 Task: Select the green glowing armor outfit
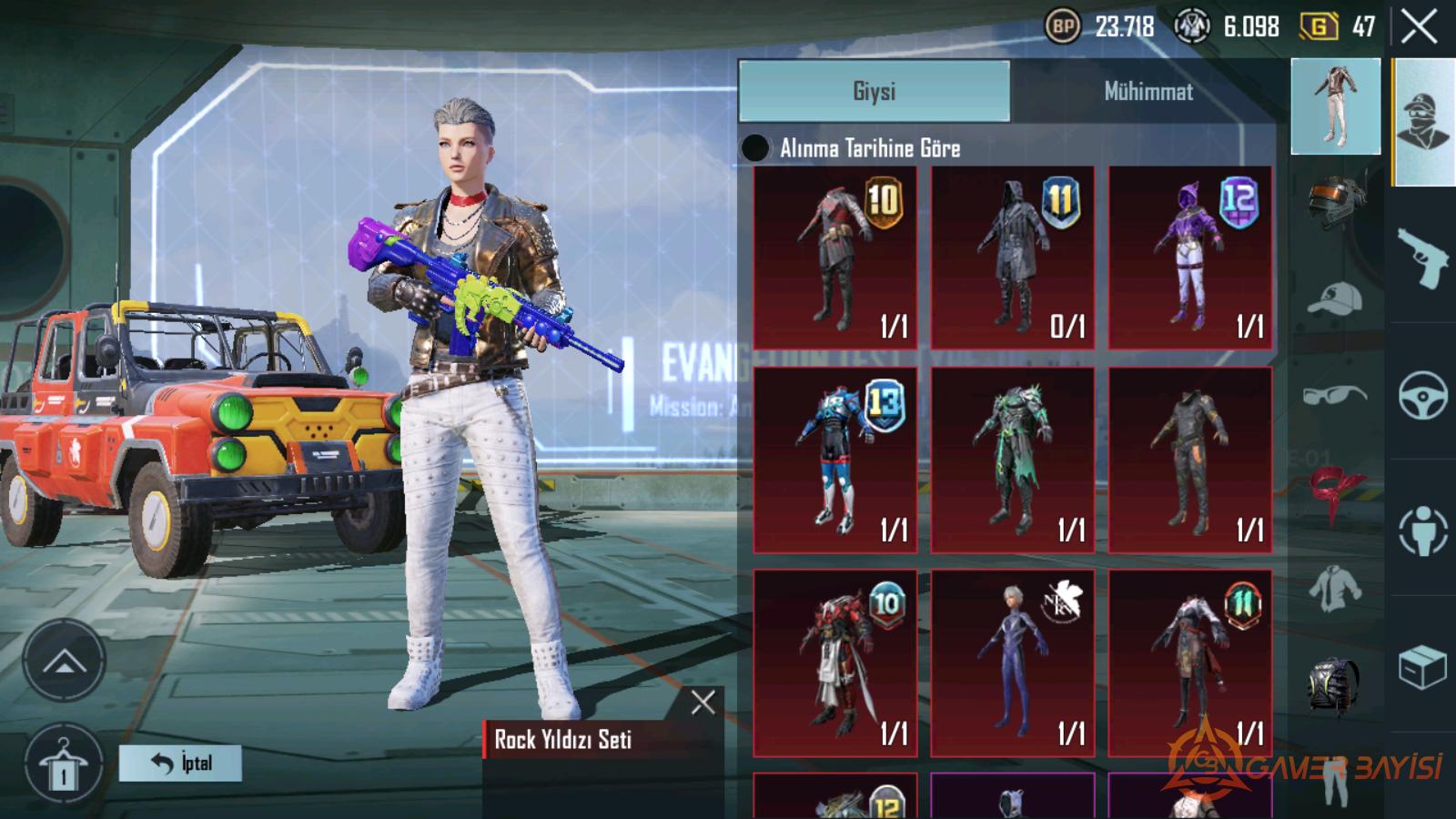(1012, 460)
